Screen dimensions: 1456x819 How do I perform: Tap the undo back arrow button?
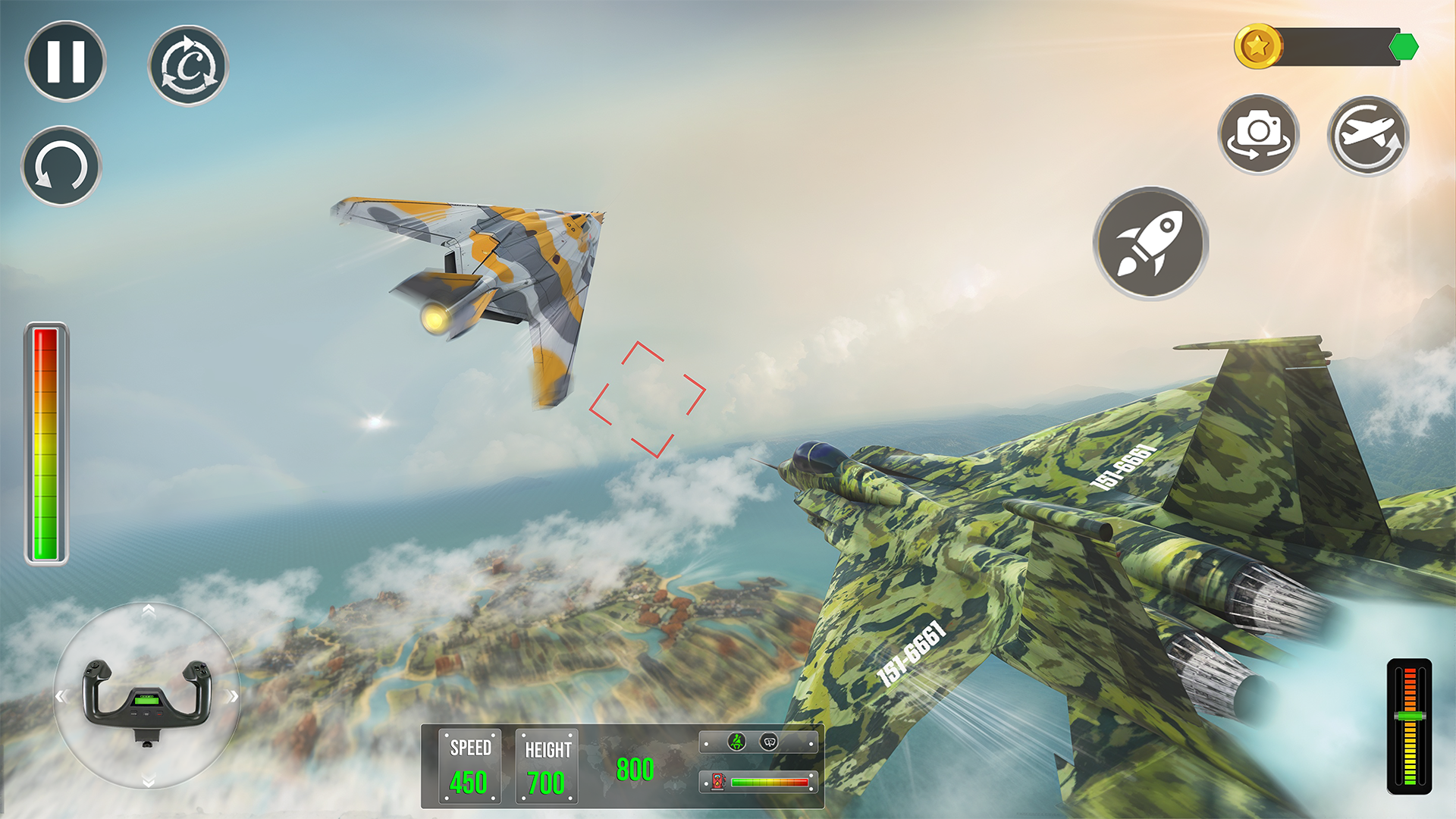click(x=63, y=167)
